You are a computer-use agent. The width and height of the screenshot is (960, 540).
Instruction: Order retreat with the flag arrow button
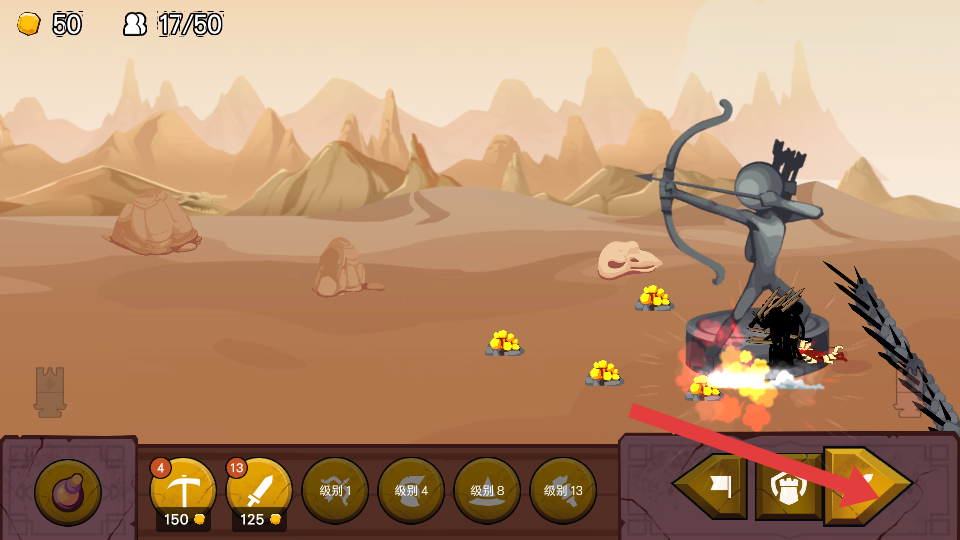(x=711, y=486)
